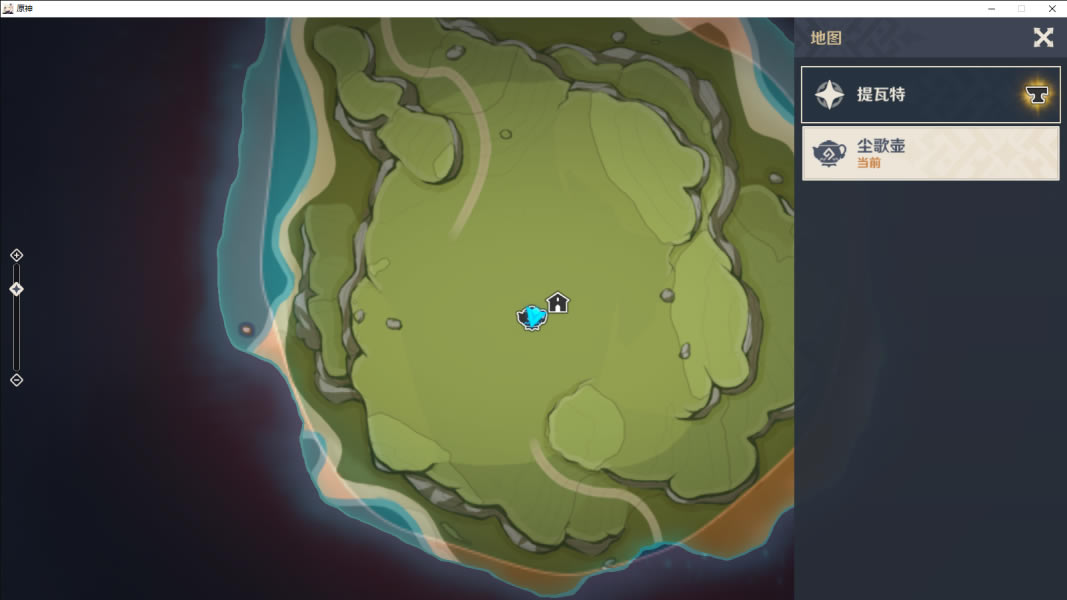
Task: Click the blue teapot player marker
Action: (x=532, y=318)
